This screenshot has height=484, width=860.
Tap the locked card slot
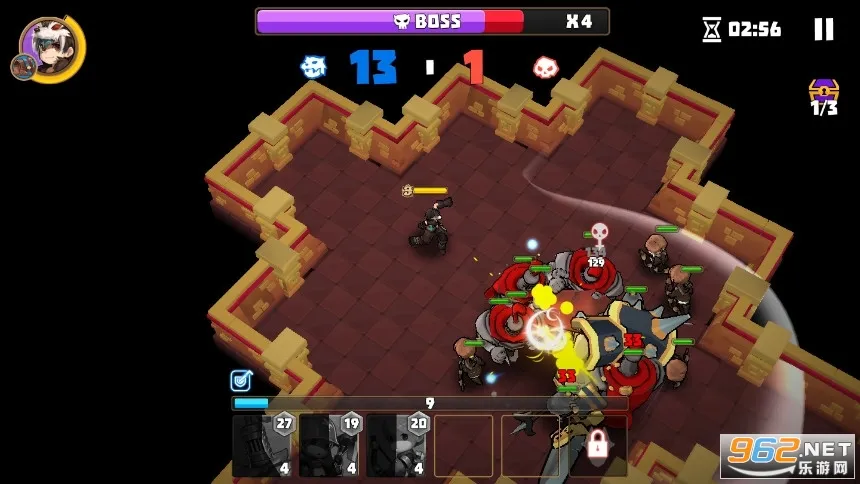(598, 445)
